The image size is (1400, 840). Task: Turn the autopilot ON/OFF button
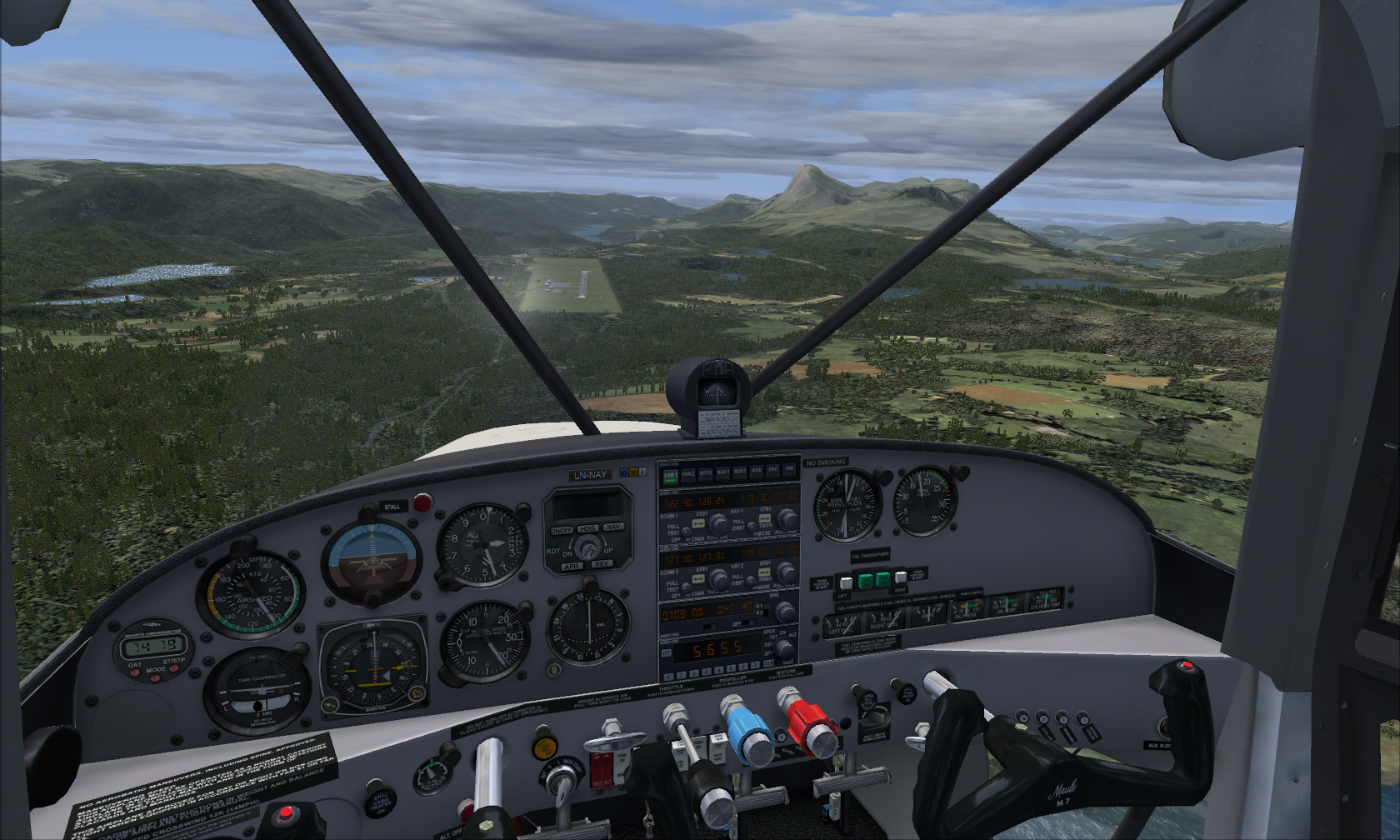(561, 530)
